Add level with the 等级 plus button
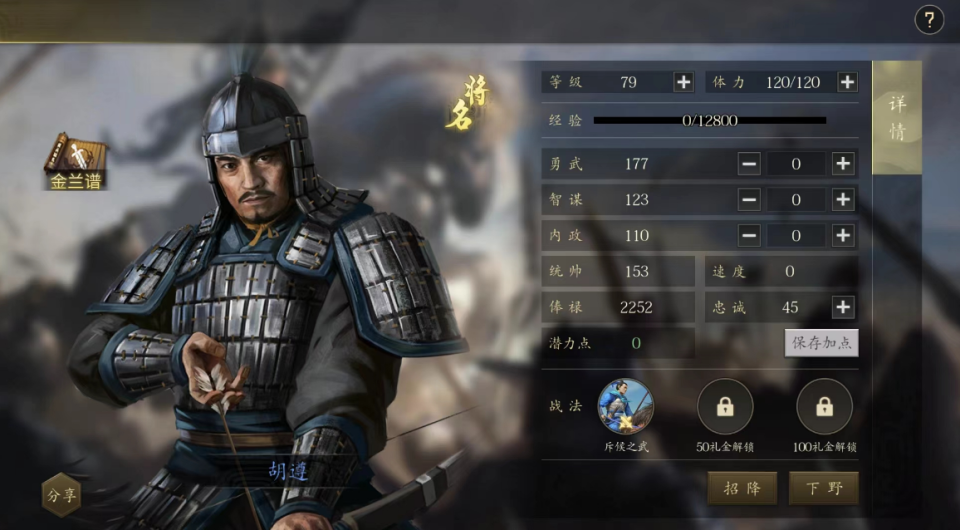The image size is (960, 530). click(683, 82)
